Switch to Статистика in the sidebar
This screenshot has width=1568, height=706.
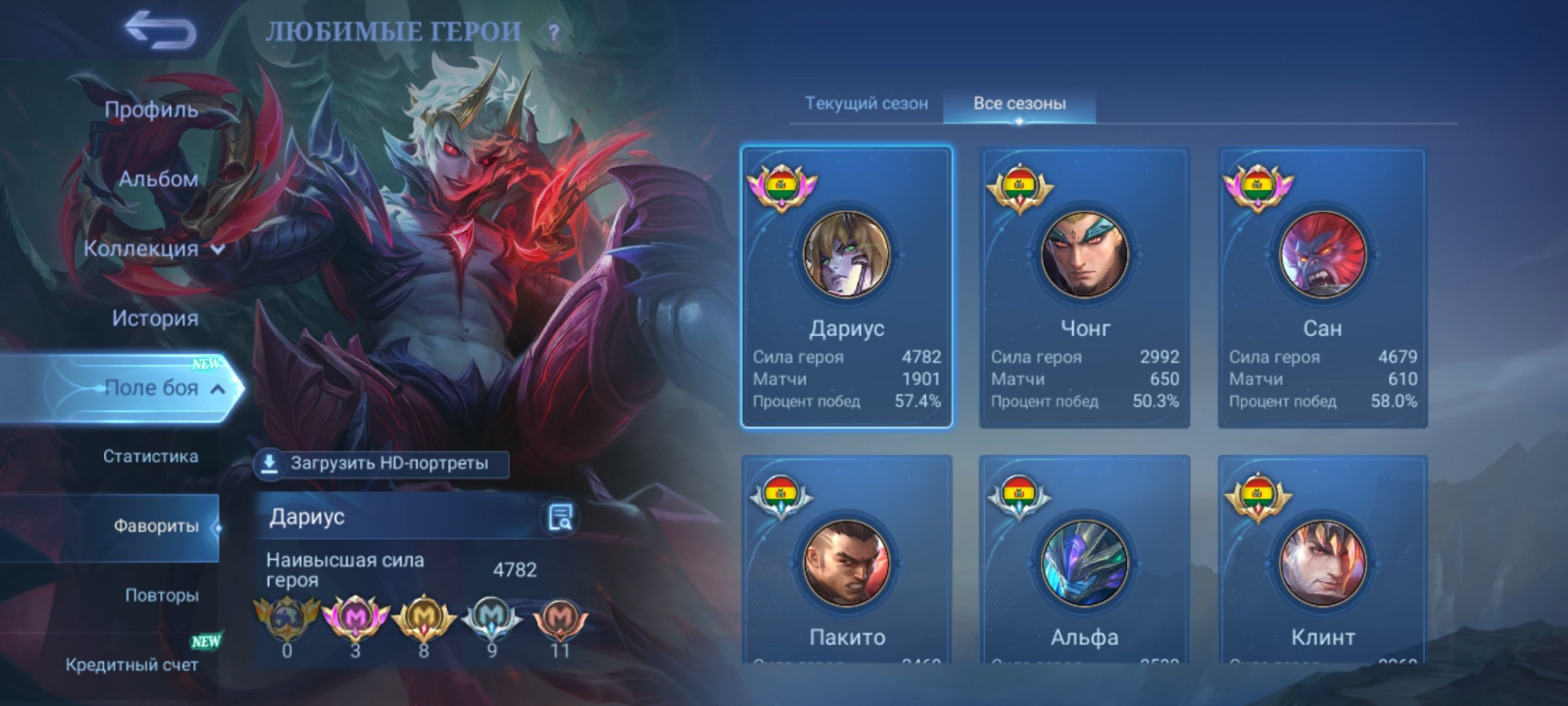tap(152, 458)
